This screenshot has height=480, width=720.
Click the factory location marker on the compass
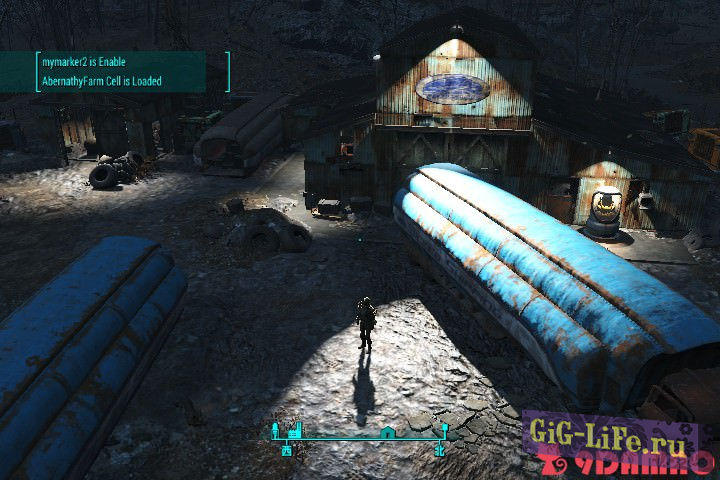295,430
